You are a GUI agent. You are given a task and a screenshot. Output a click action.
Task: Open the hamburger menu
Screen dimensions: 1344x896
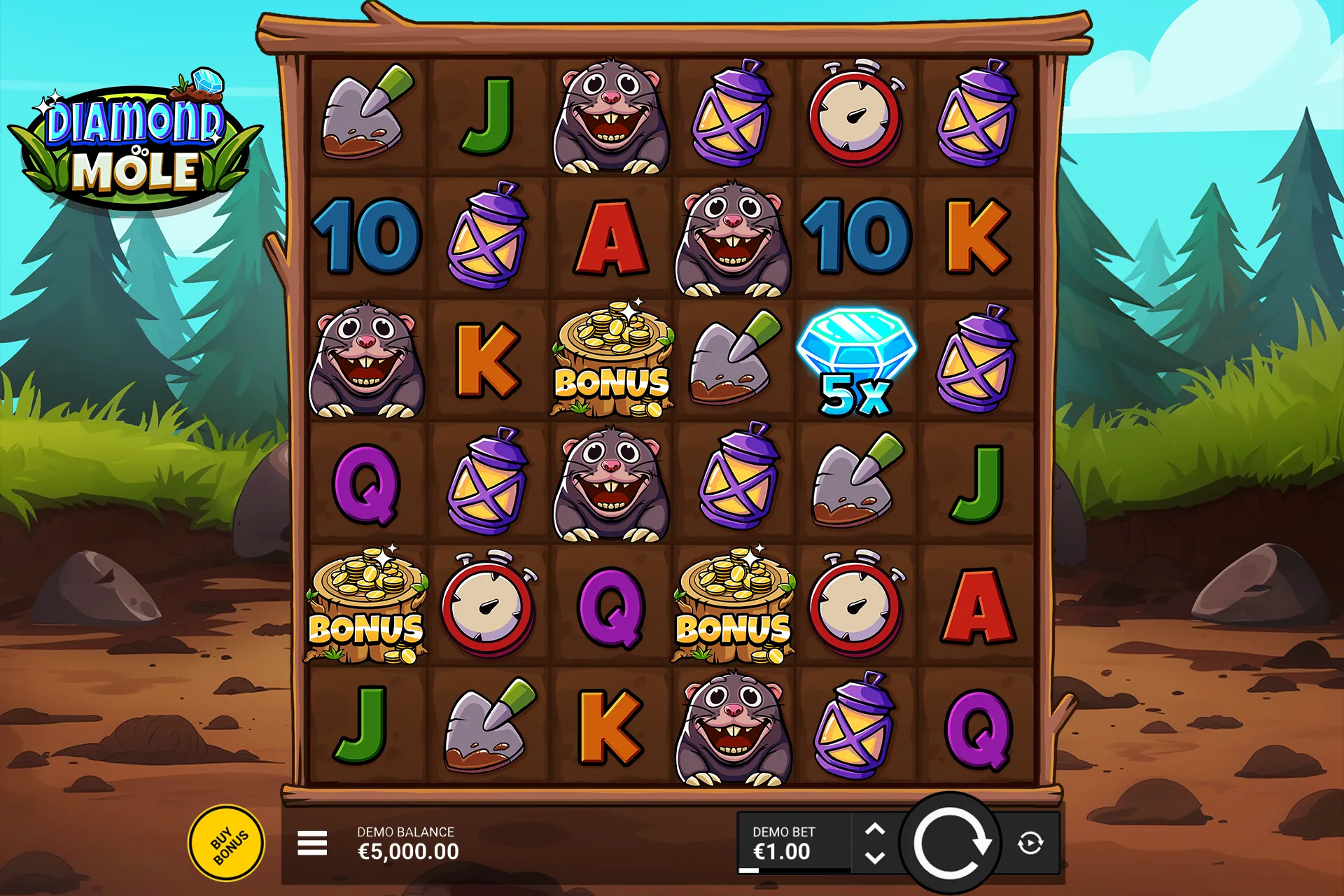click(312, 843)
